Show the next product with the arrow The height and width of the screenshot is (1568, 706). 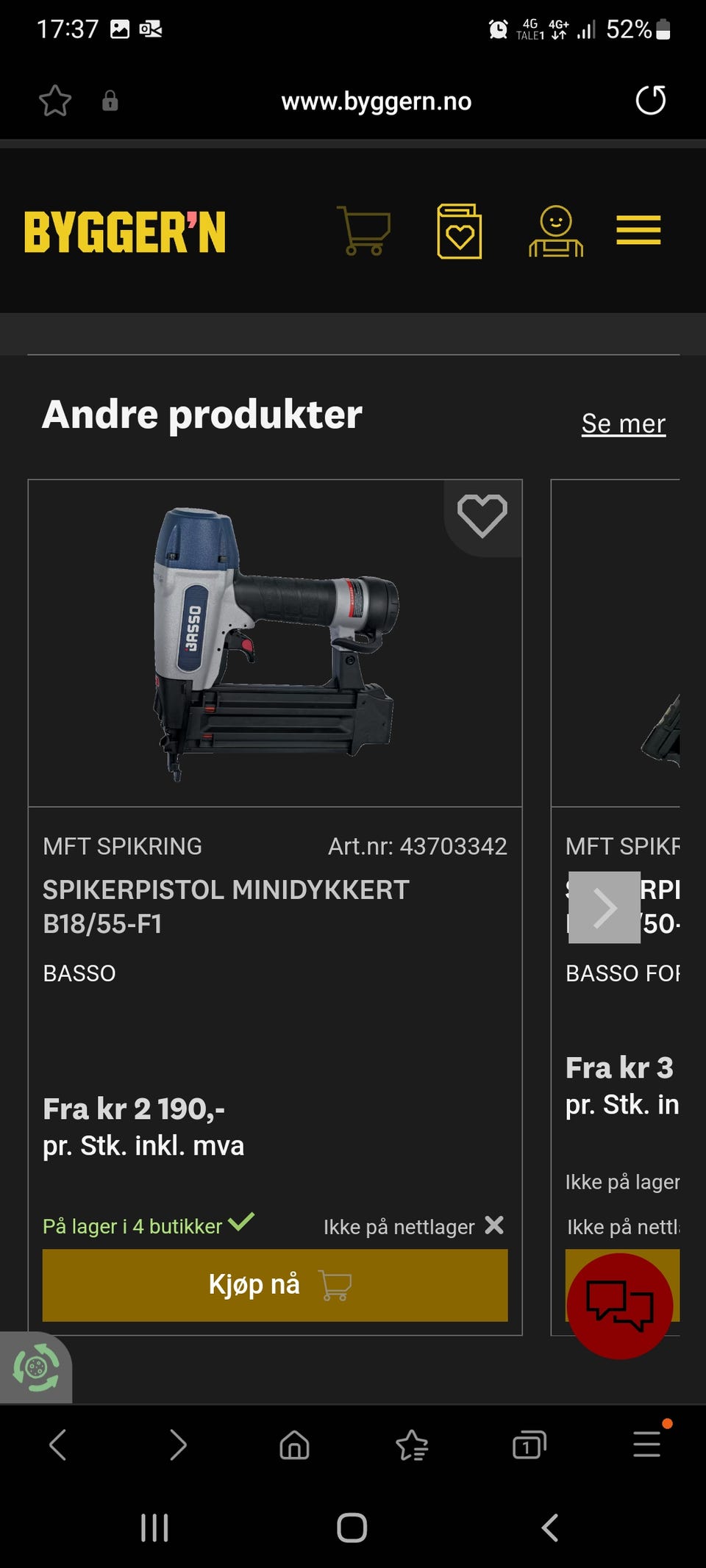point(605,907)
